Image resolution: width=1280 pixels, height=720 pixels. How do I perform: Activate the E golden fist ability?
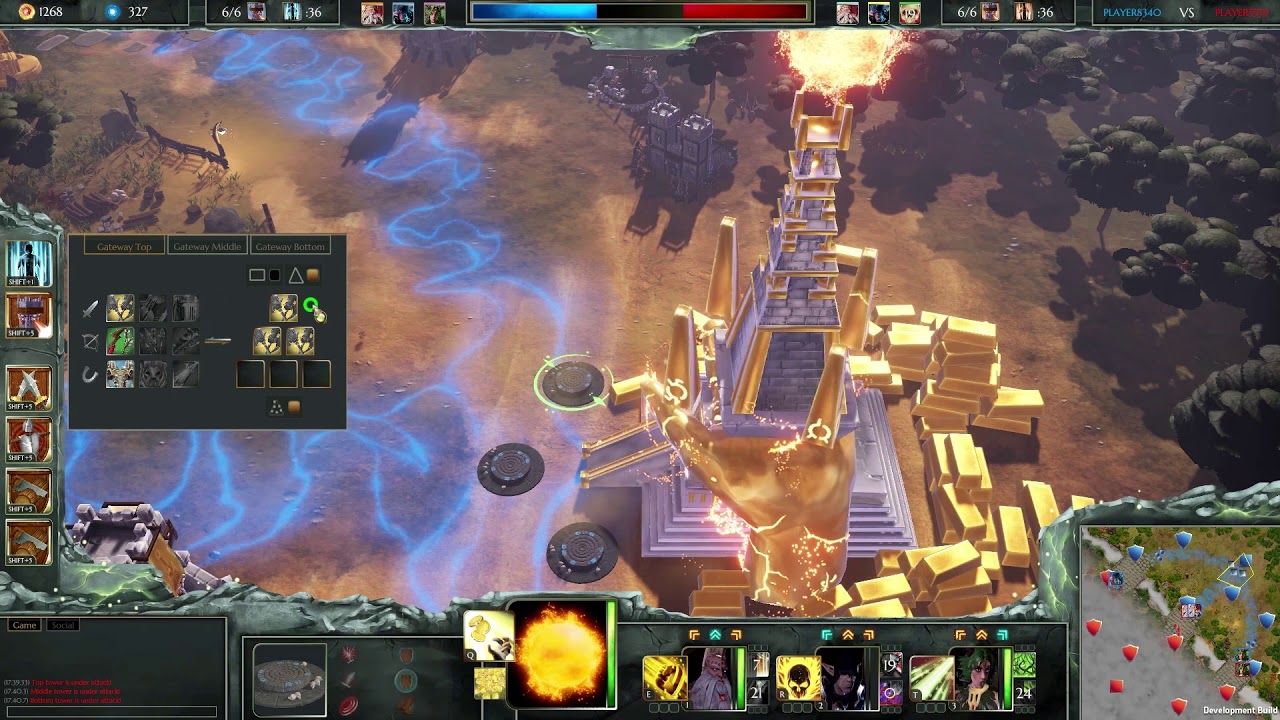(x=662, y=678)
